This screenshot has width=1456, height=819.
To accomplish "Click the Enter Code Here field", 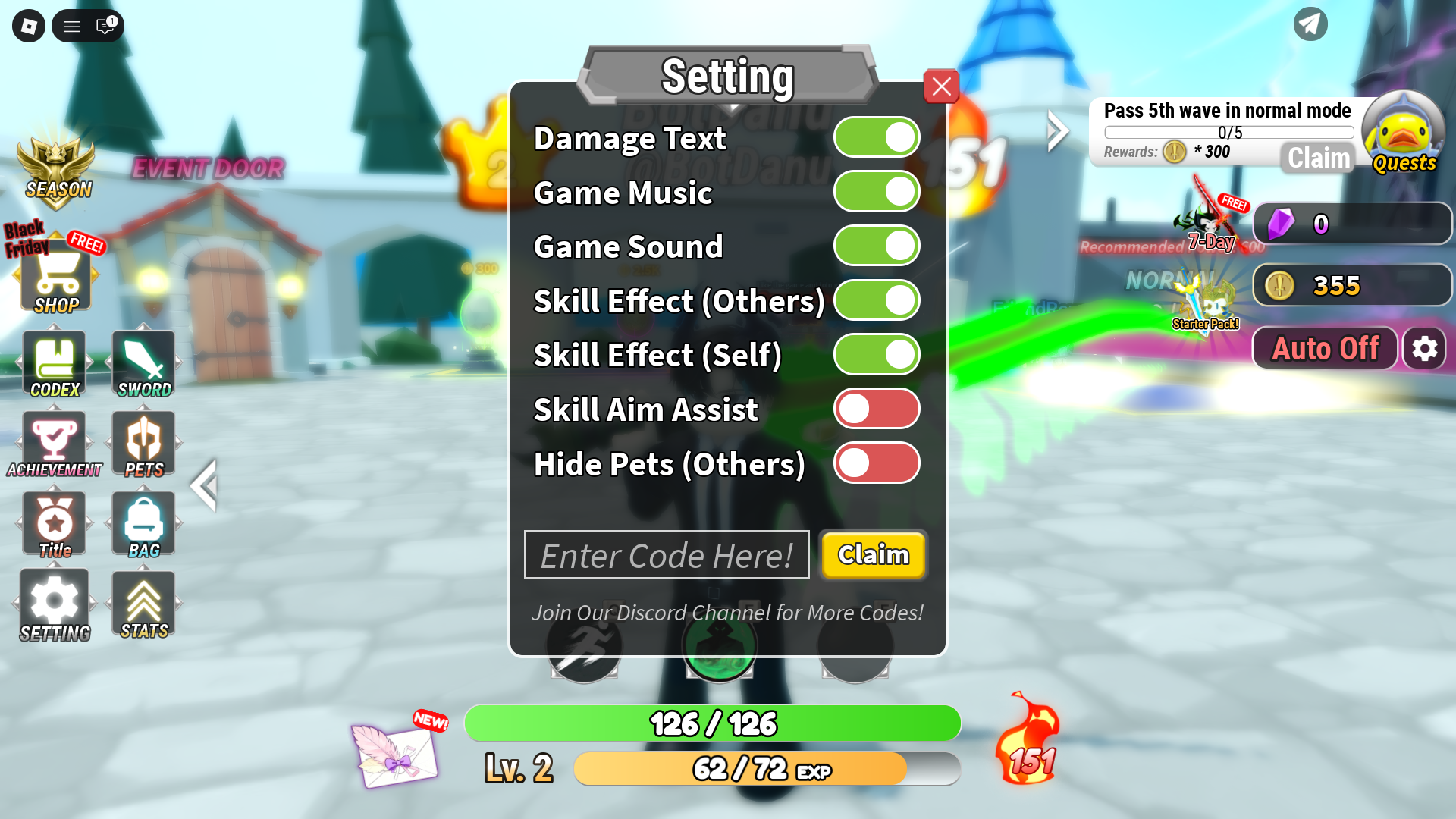I will click(x=666, y=554).
